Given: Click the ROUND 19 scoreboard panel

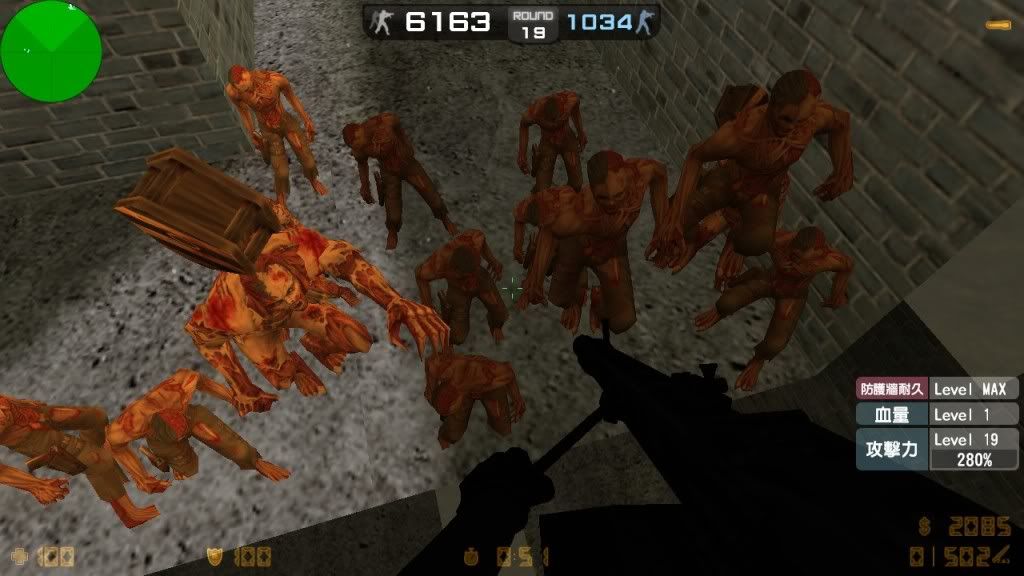Looking at the screenshot, I should click(x=531, y=24).
